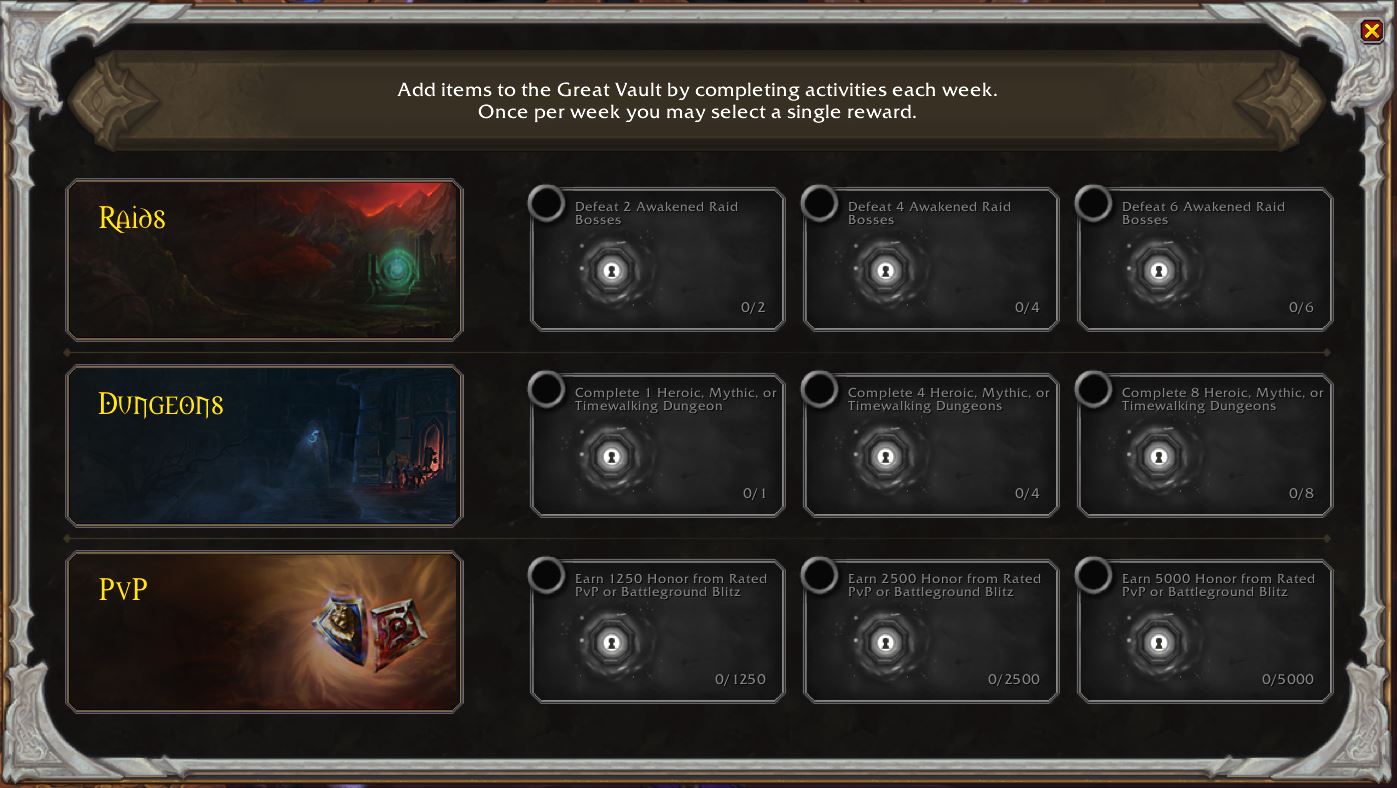Screen dimensions: 1397x788
Task: Click the Earn 5000 Honor reward slot
Action: click(x=1205, y=632)
